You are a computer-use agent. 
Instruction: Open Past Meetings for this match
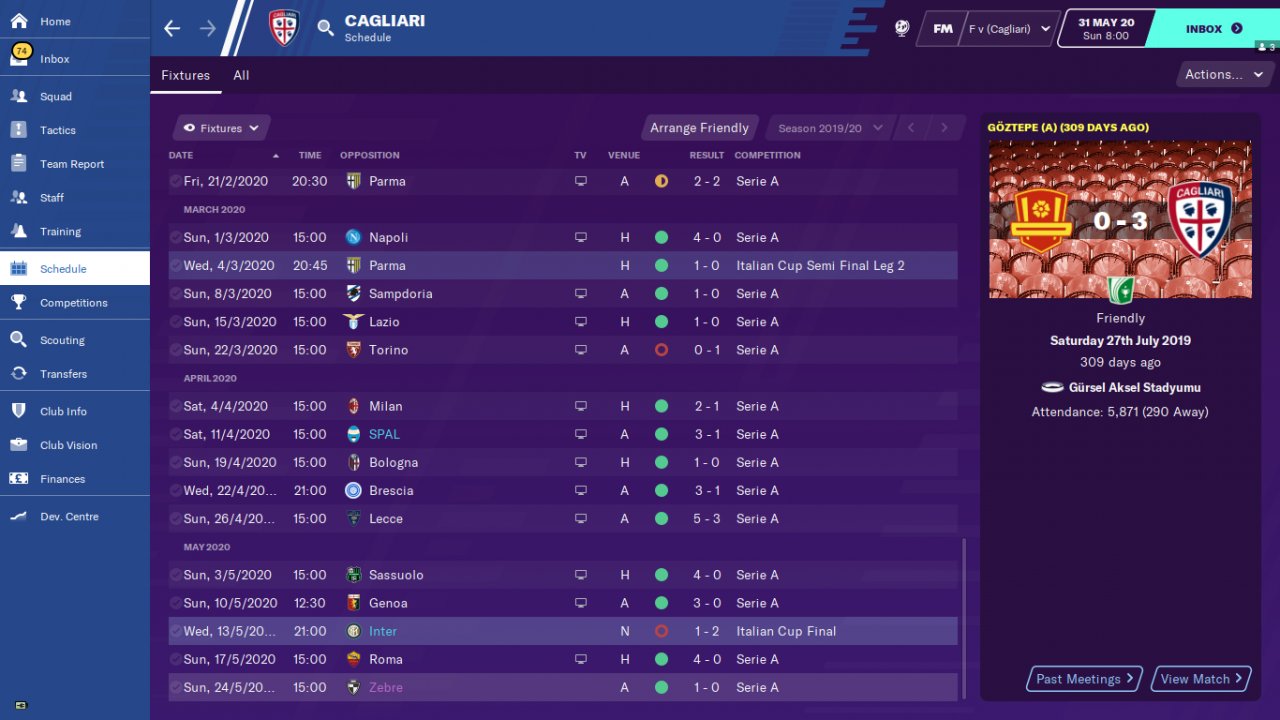pos(1084,679)
